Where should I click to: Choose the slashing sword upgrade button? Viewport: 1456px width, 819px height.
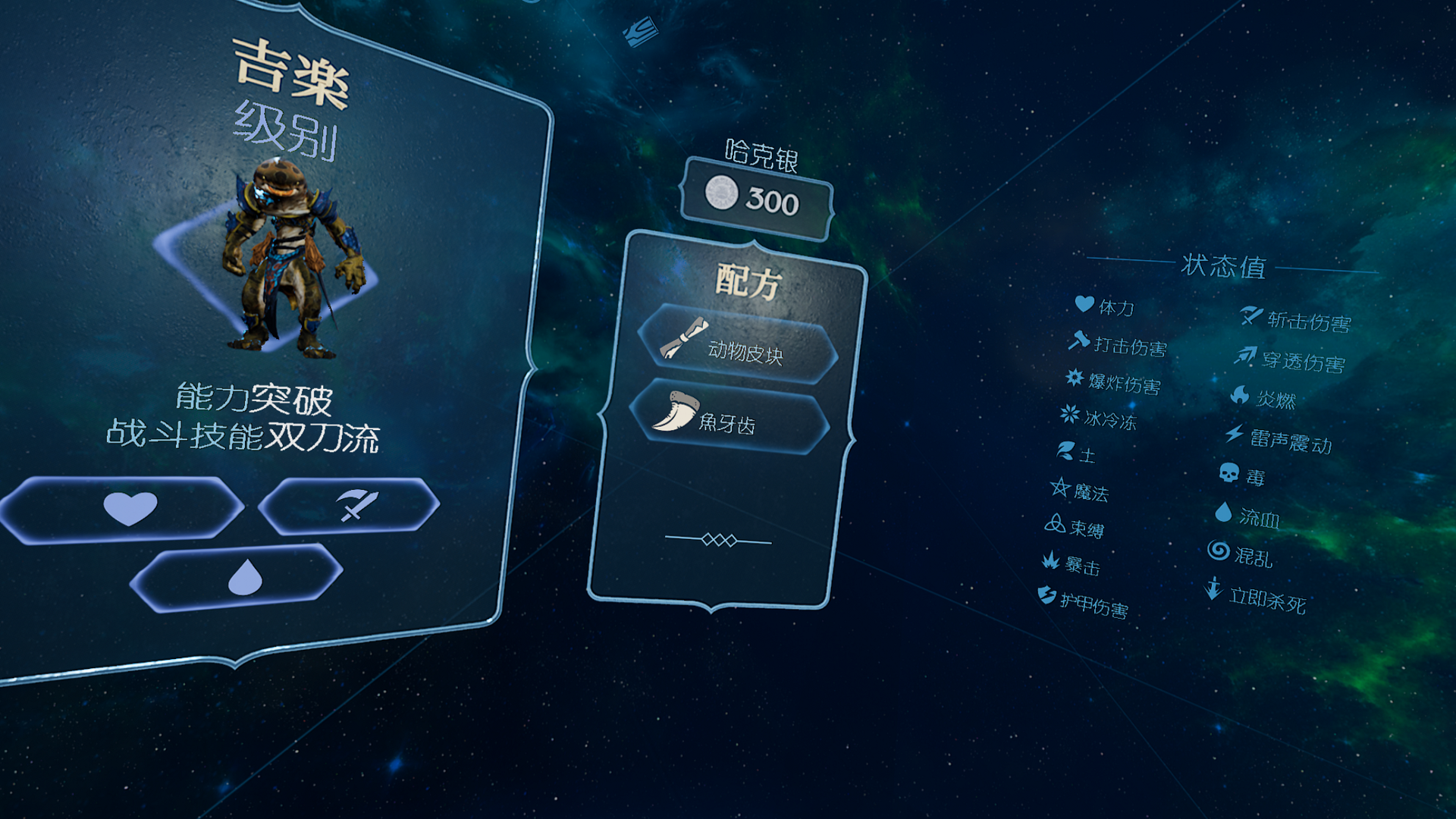click(350, 505)
